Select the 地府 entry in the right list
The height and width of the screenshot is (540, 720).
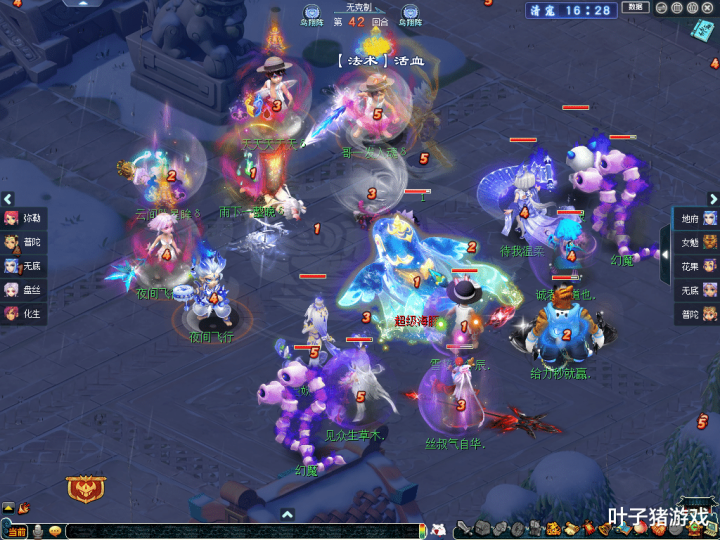(698, 218)
